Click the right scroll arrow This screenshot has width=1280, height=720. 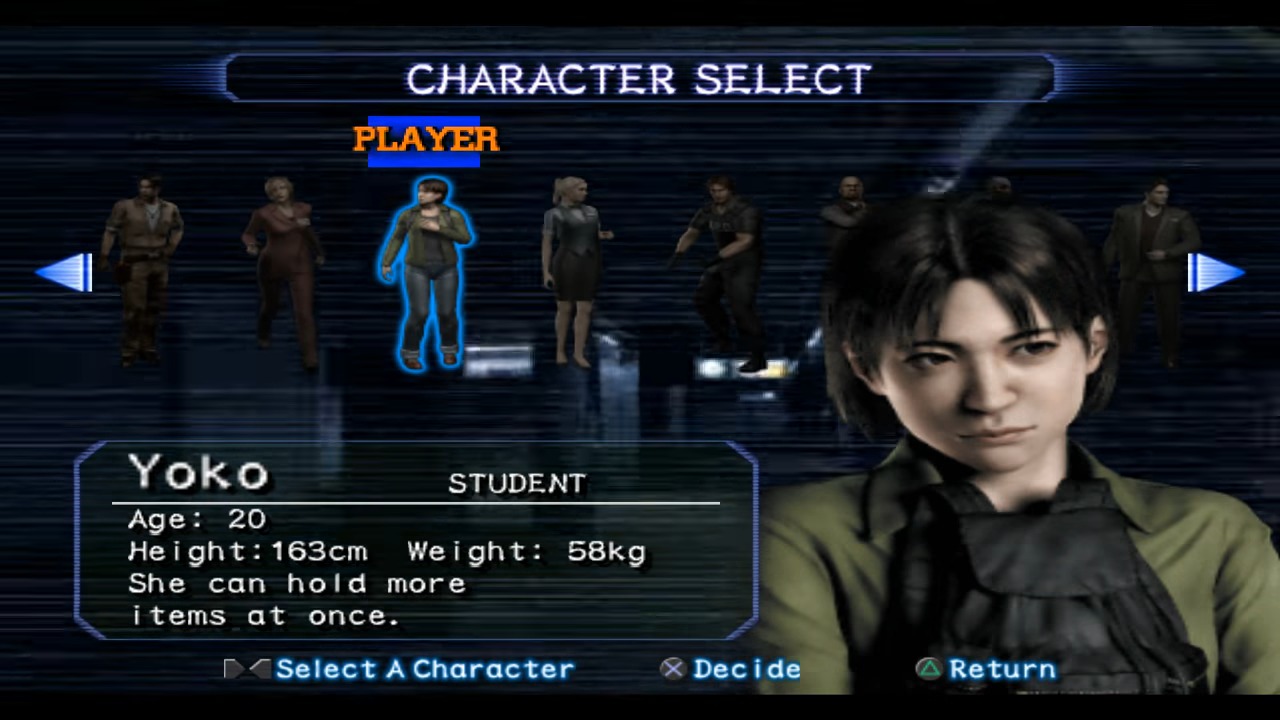(x=1214, y=272)
